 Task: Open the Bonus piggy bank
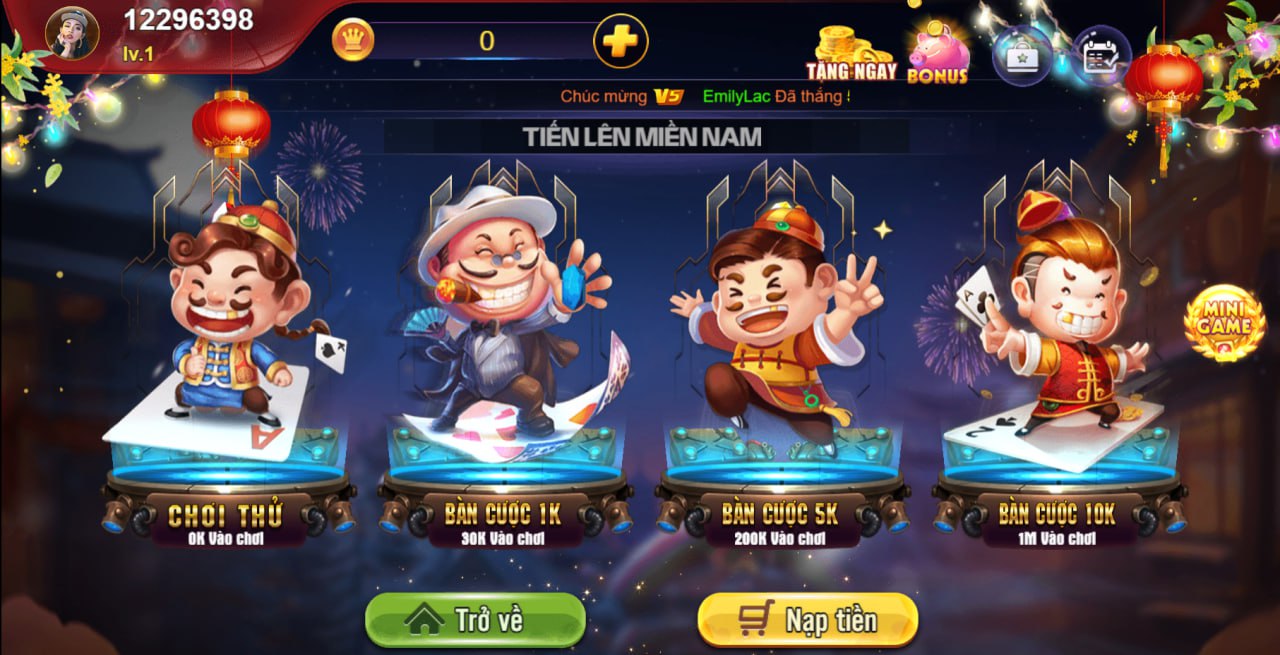point(938,53)
